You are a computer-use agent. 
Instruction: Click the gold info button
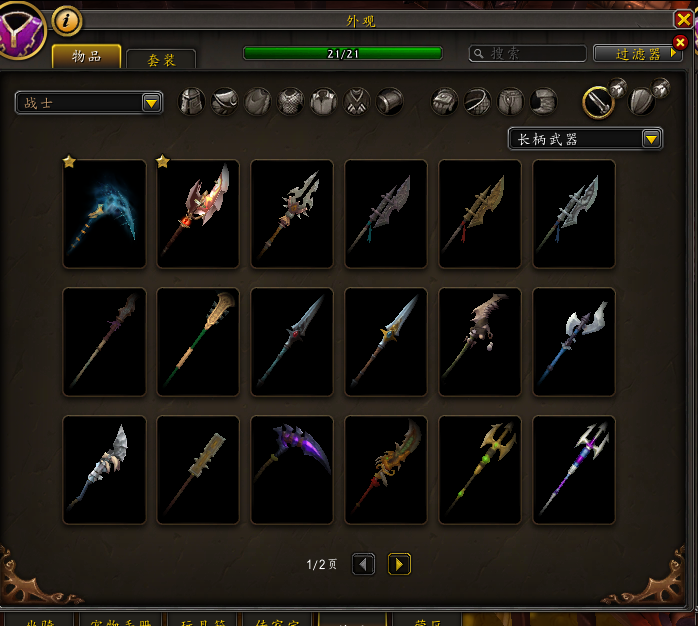tap(66, 19)
